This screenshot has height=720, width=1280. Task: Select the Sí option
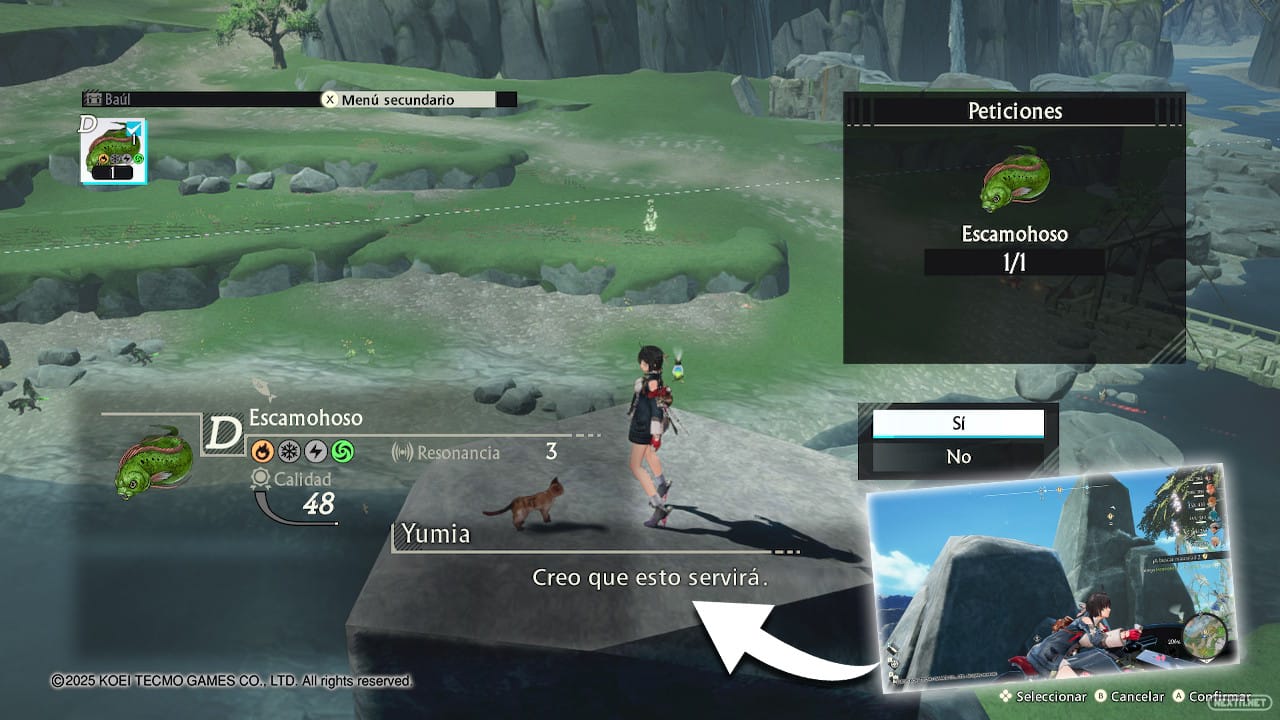(x=958, y=423)
